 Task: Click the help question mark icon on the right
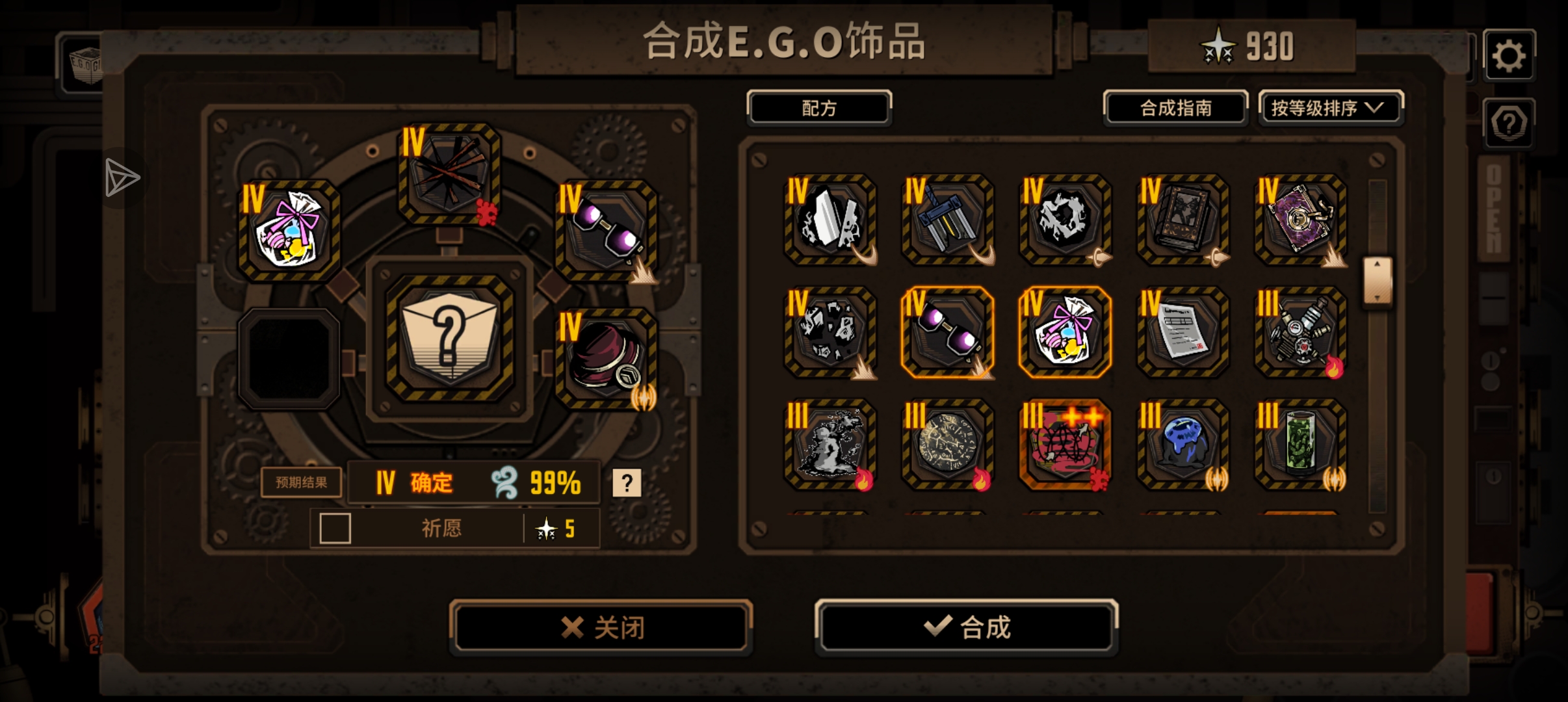pyautogui.click(x=1509, y=122)
